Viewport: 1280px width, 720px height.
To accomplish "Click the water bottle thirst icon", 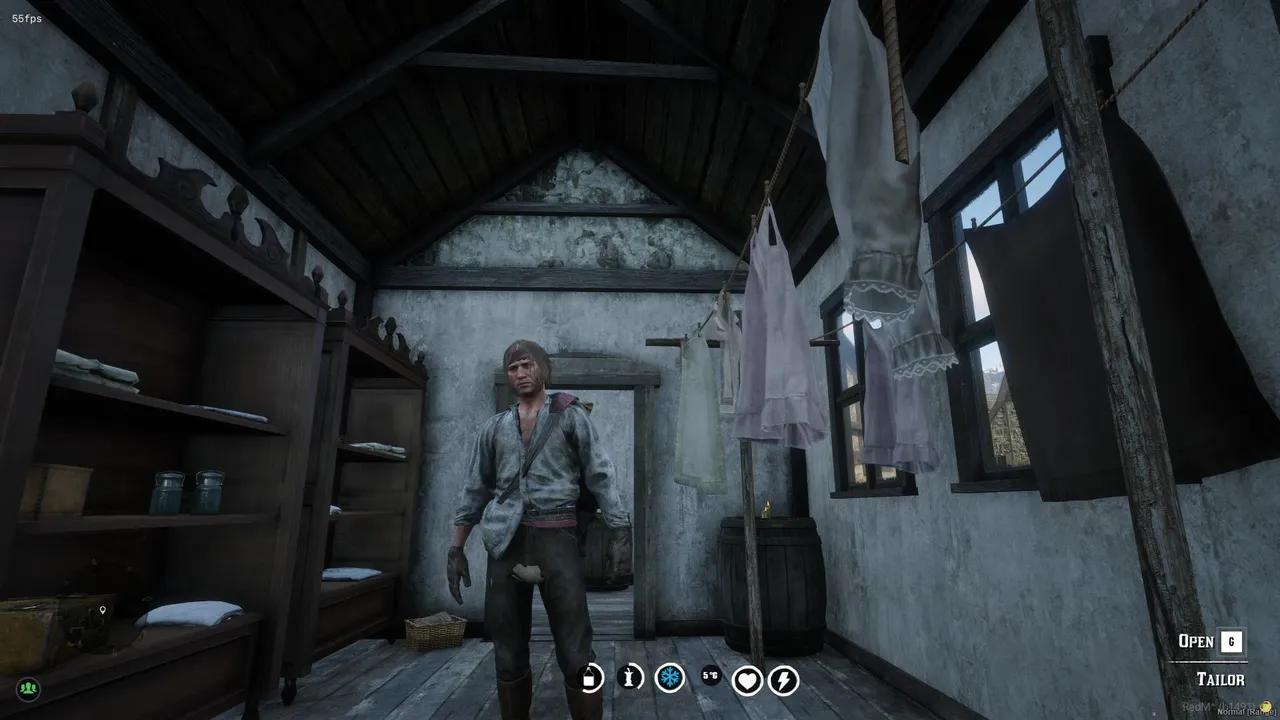I will 591,678.
